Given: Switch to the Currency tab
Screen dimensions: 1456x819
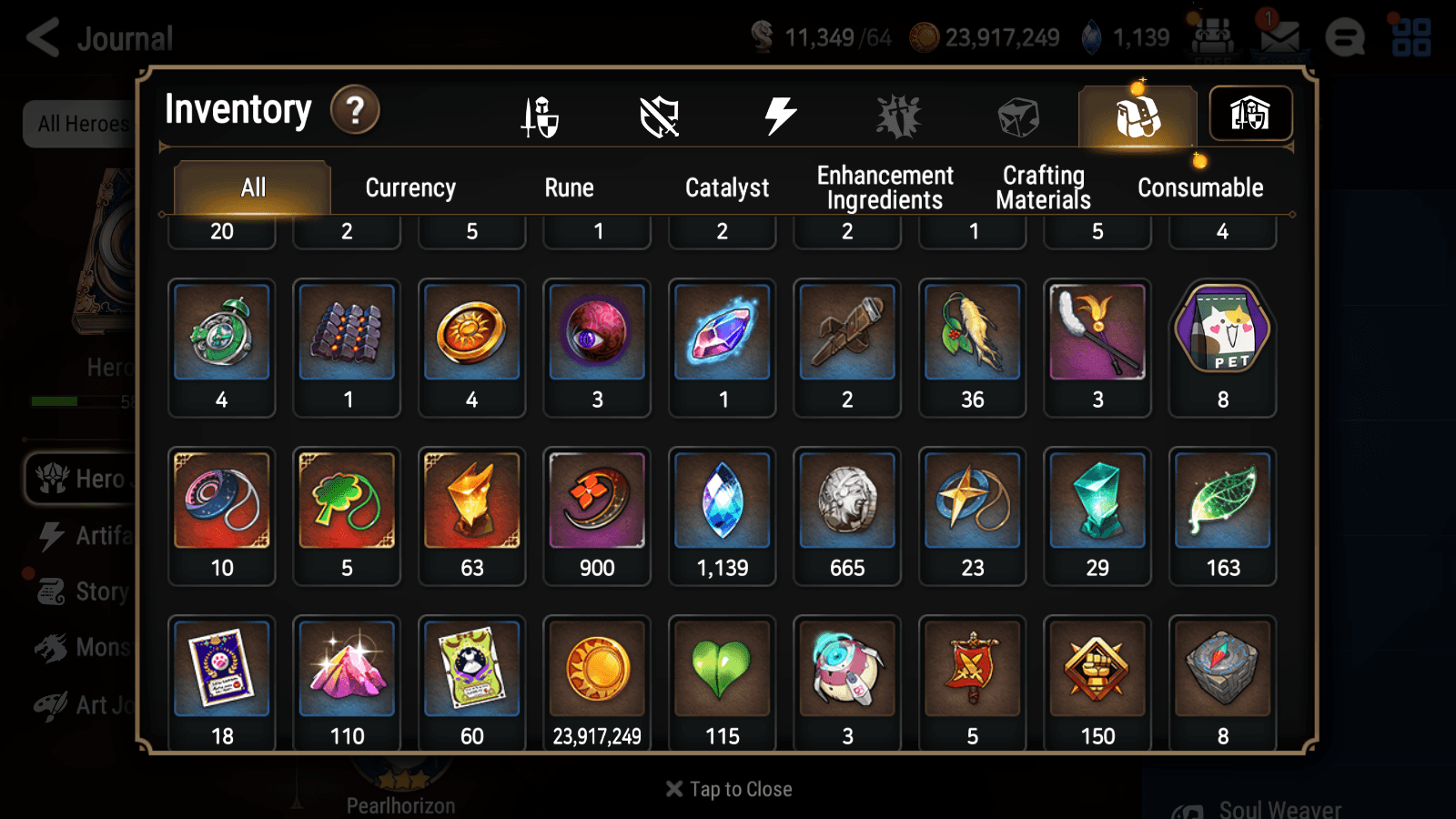Looking at the screenshot, I should (x=410, y=187).
